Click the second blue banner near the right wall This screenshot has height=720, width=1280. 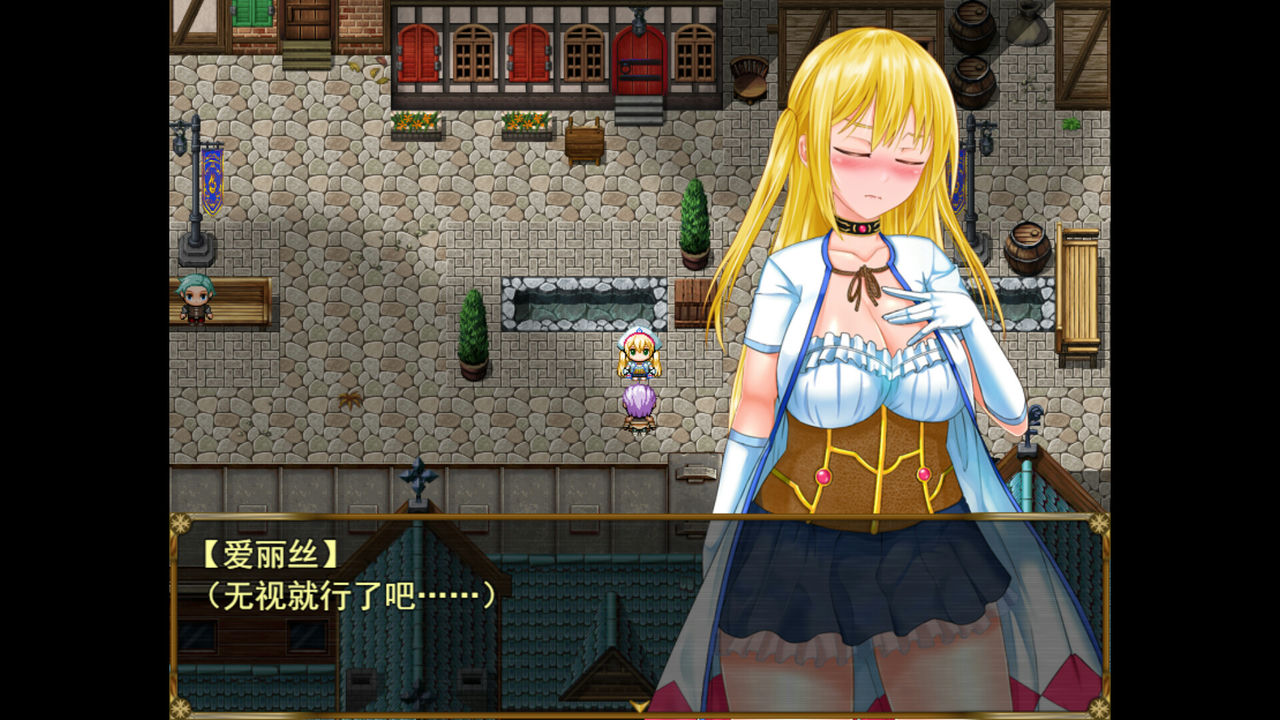pos(960,180)
